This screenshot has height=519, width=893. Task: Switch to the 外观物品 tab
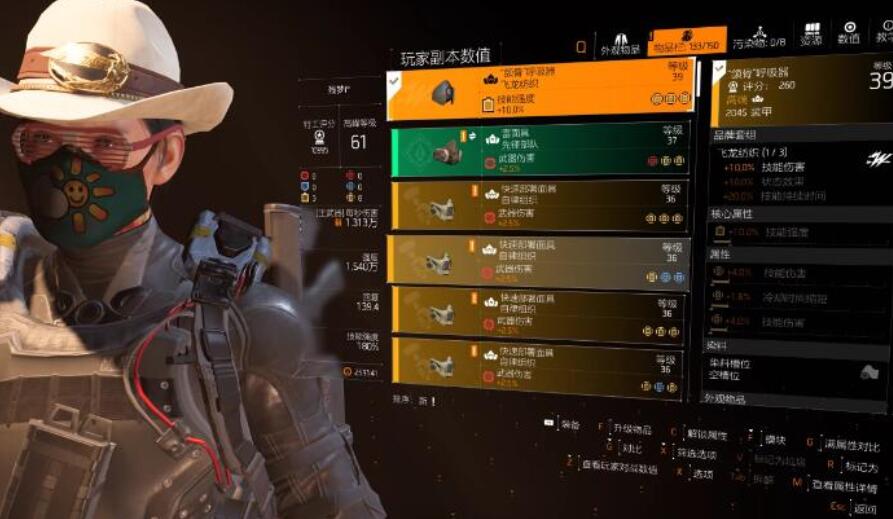tap(619, 43)
